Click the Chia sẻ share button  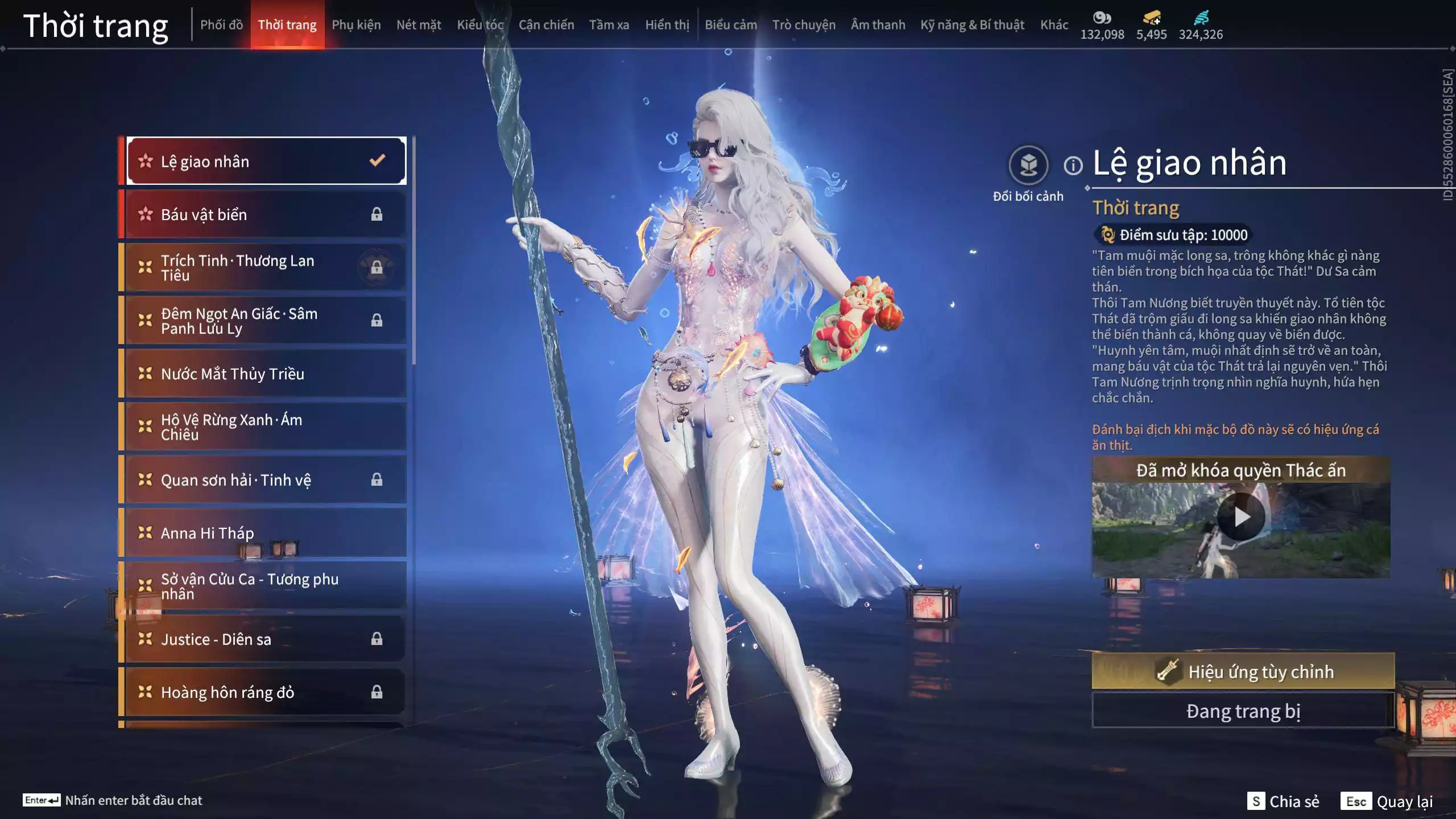pyautogui.click(x=1284, y=801)
